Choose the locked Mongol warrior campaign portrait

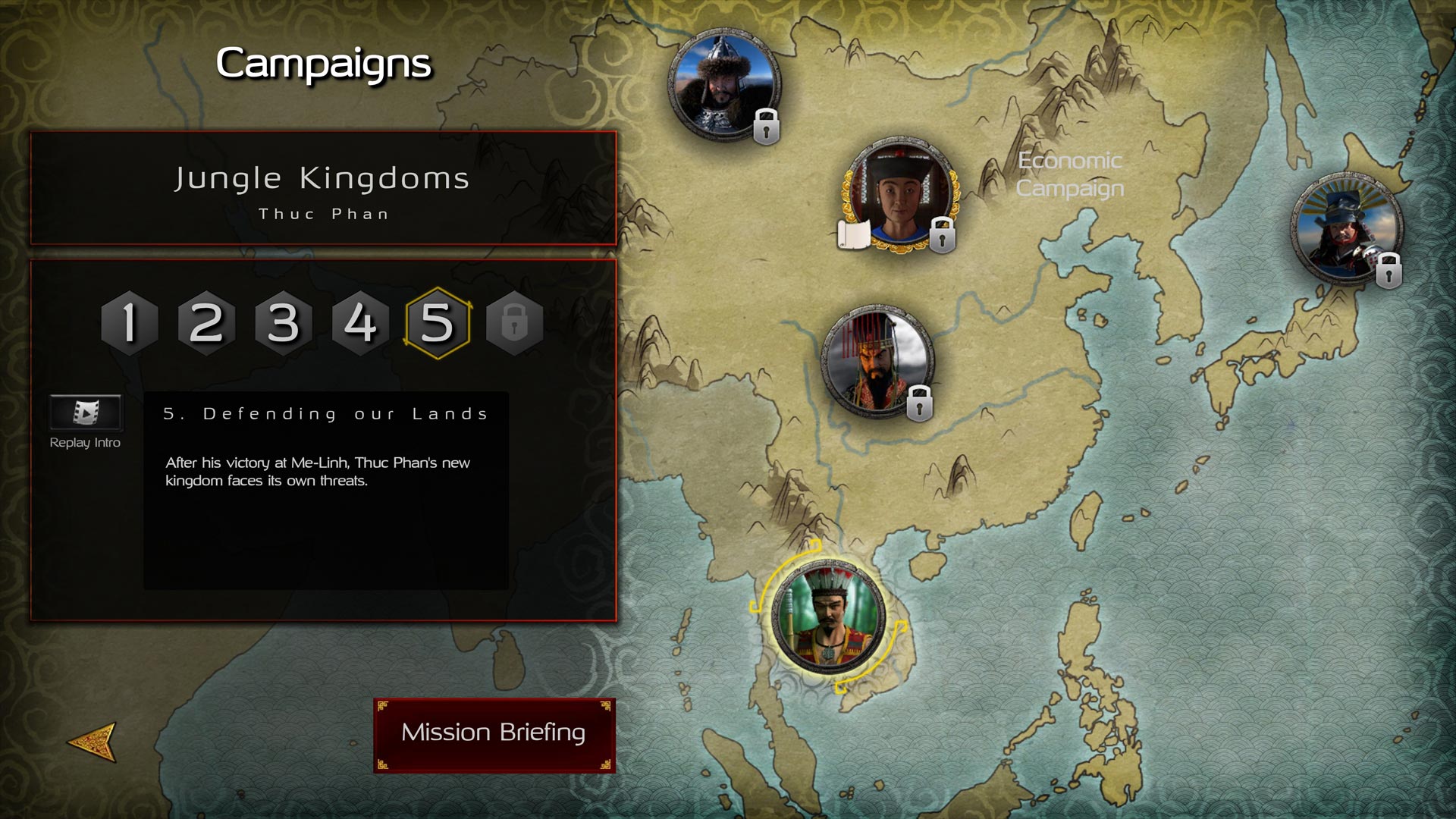coord(723,83)
